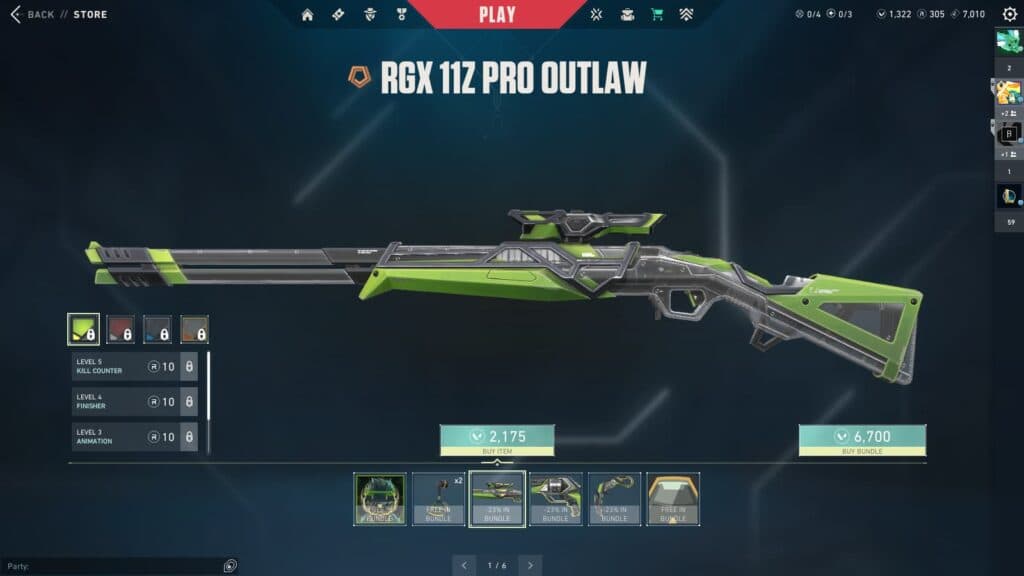Go to the next item page
The height and width of the screenshot is (576, 1024).
pyautogui.click(x=530, y=565)
